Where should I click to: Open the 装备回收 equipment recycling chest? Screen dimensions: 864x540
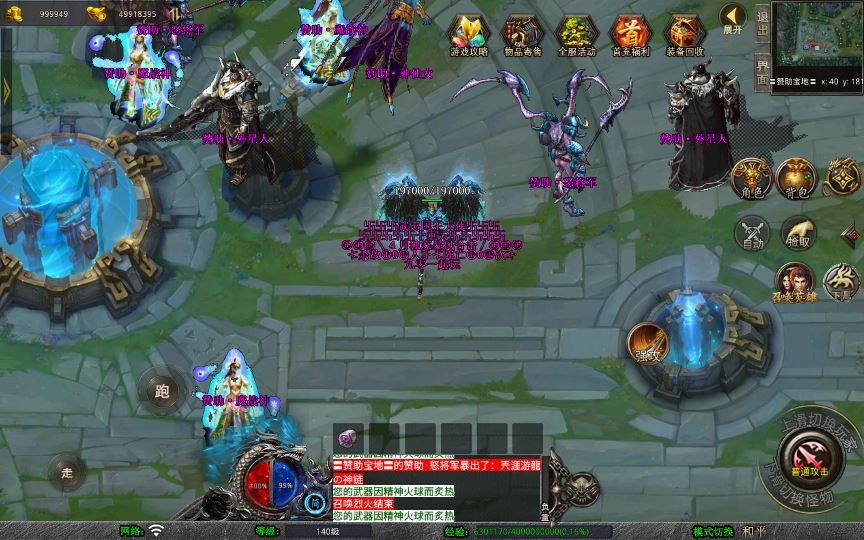(684, 33)
